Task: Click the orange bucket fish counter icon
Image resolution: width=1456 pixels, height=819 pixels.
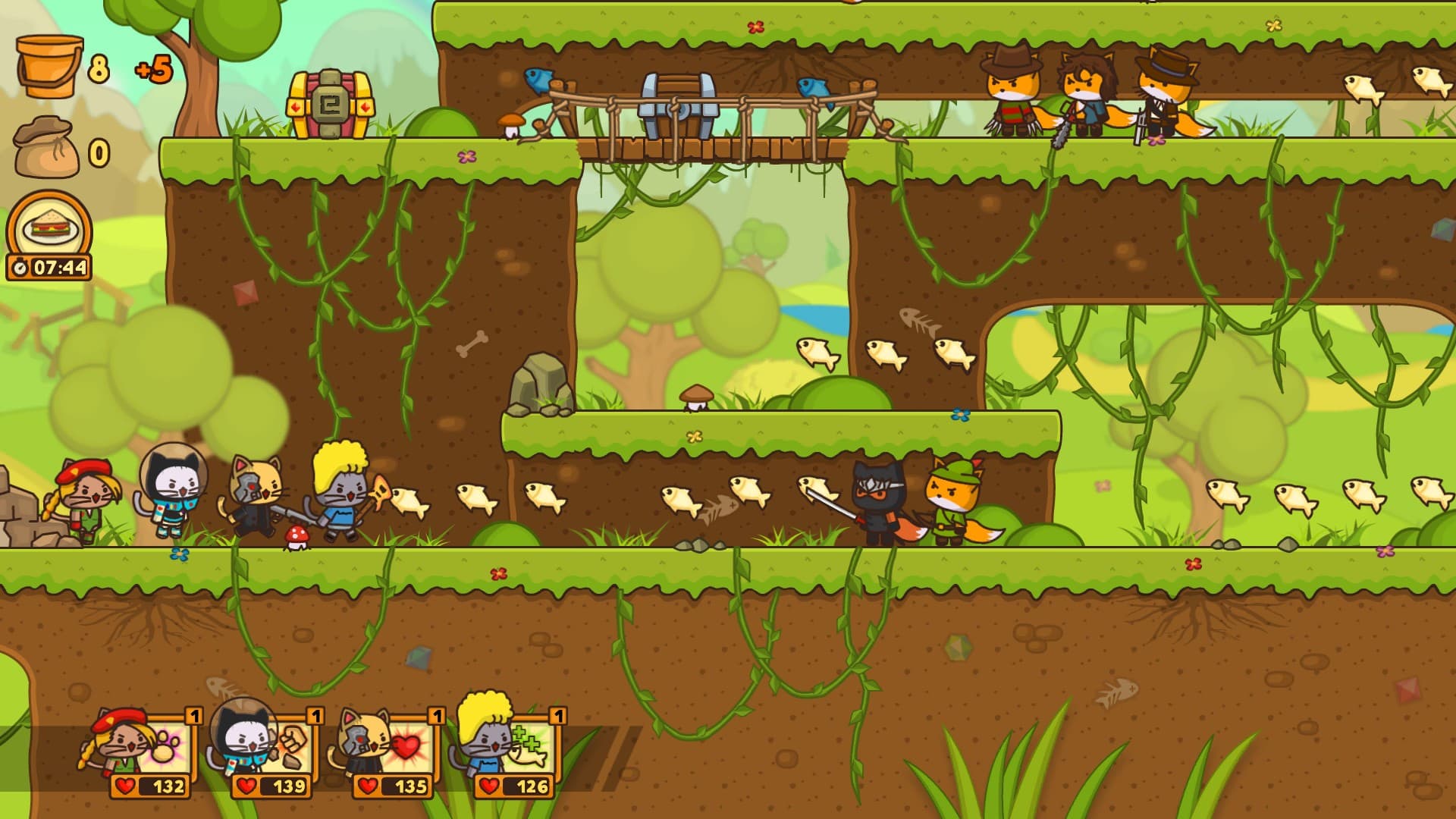Action: point(48,64)
